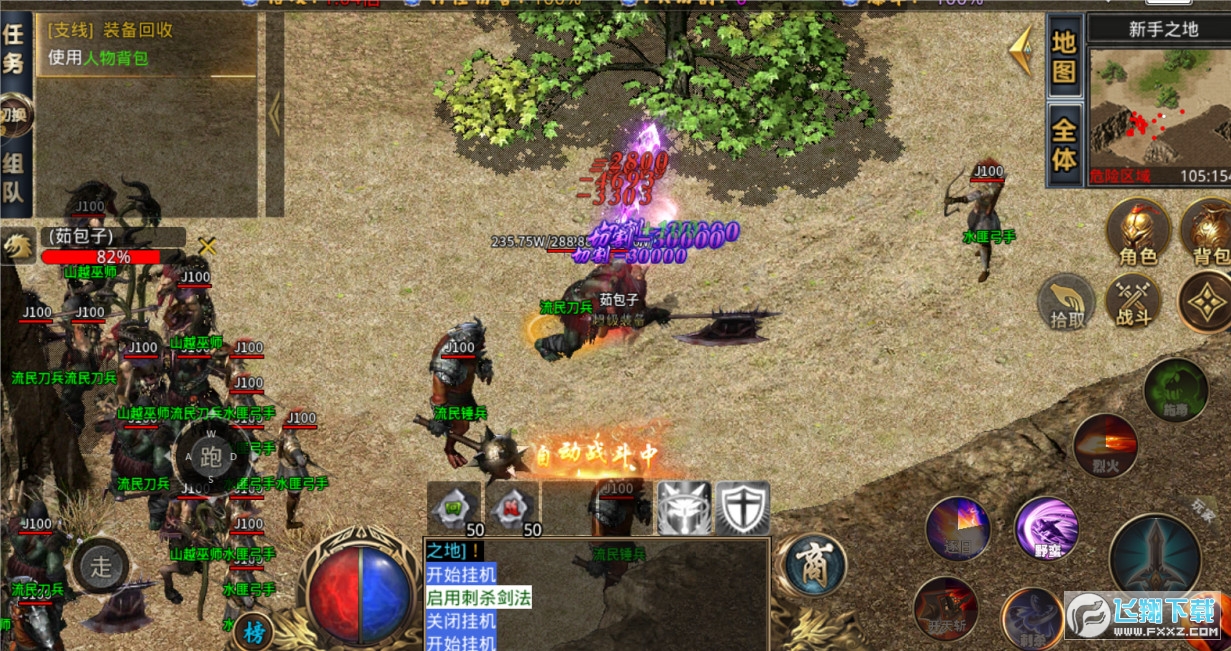Open the 角色 character sheet
The image size is (1231, 651).
(1138, 232)
